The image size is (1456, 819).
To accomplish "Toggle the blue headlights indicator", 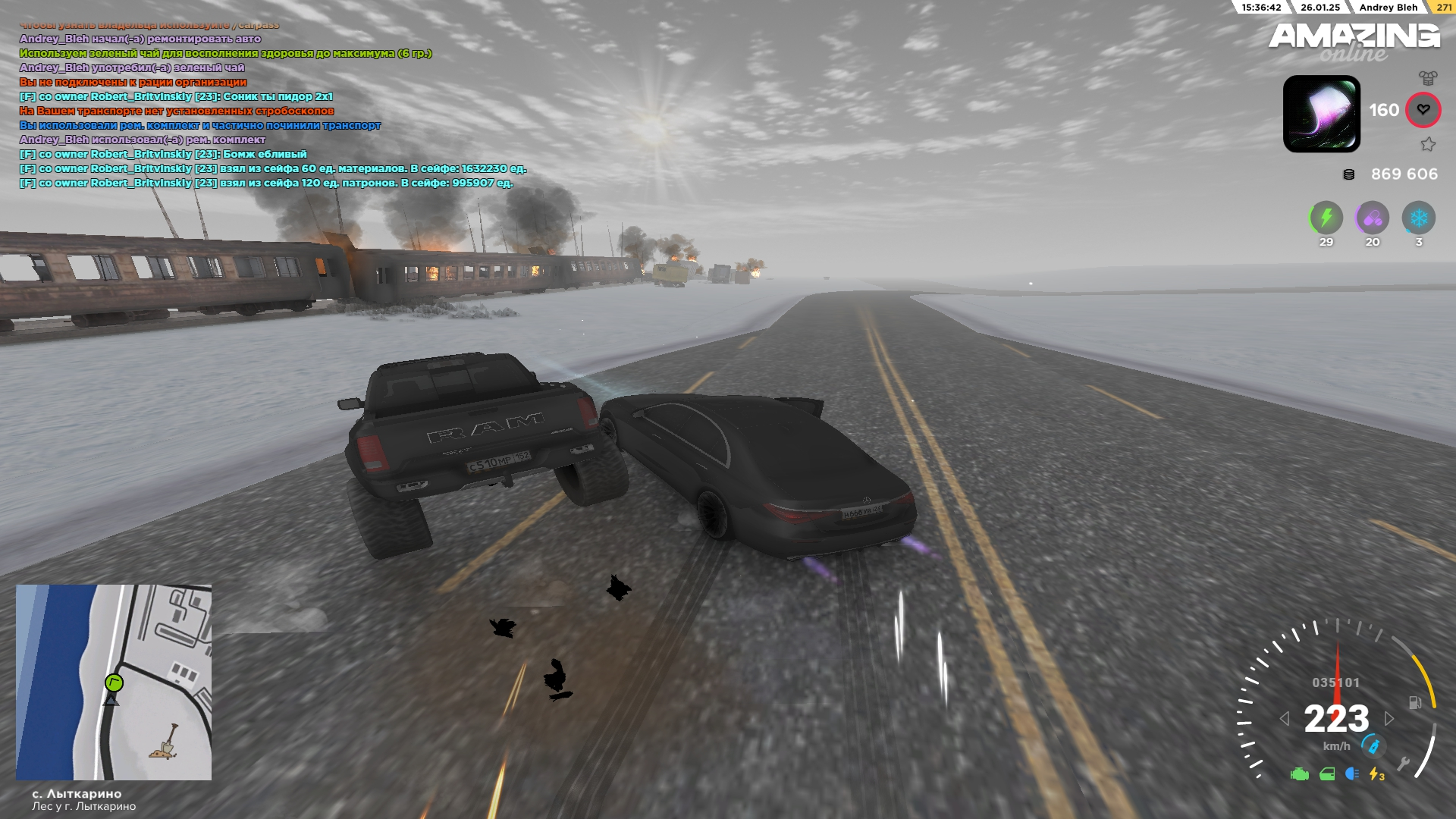I will 1351,773.
